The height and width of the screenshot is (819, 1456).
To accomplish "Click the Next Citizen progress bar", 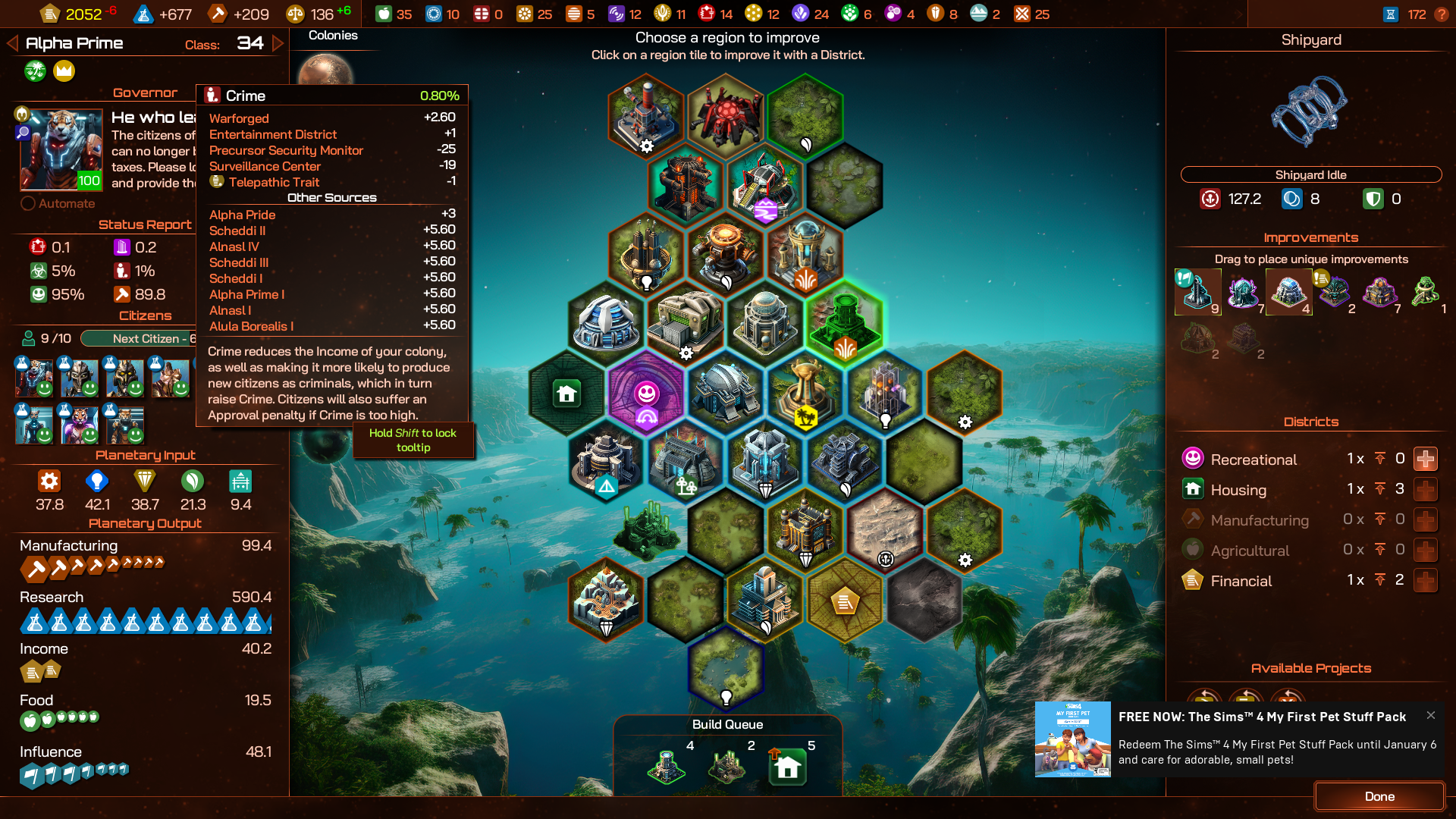I will (x=140, y=338).
